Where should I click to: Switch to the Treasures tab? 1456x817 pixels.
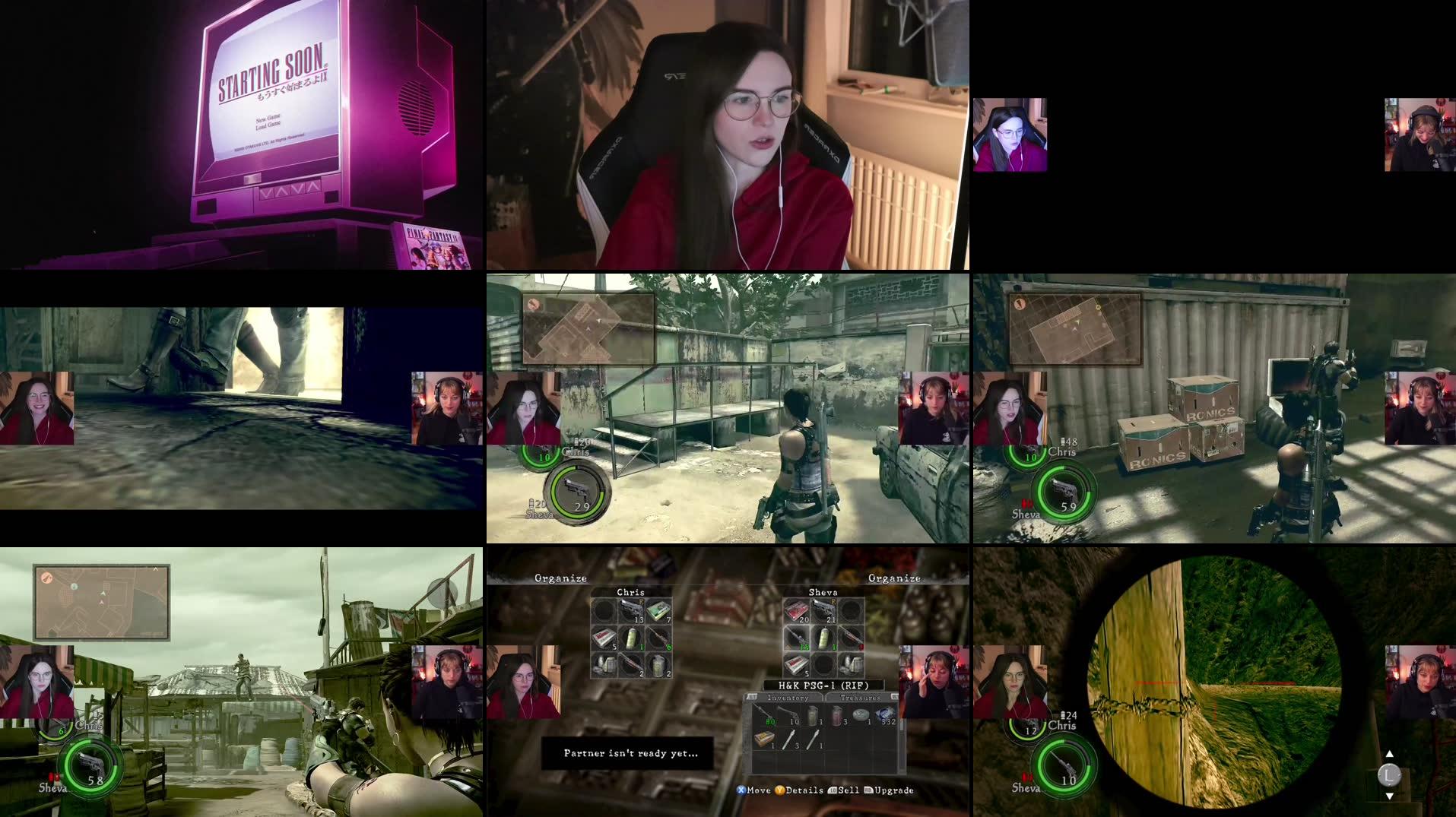point(861,697)
